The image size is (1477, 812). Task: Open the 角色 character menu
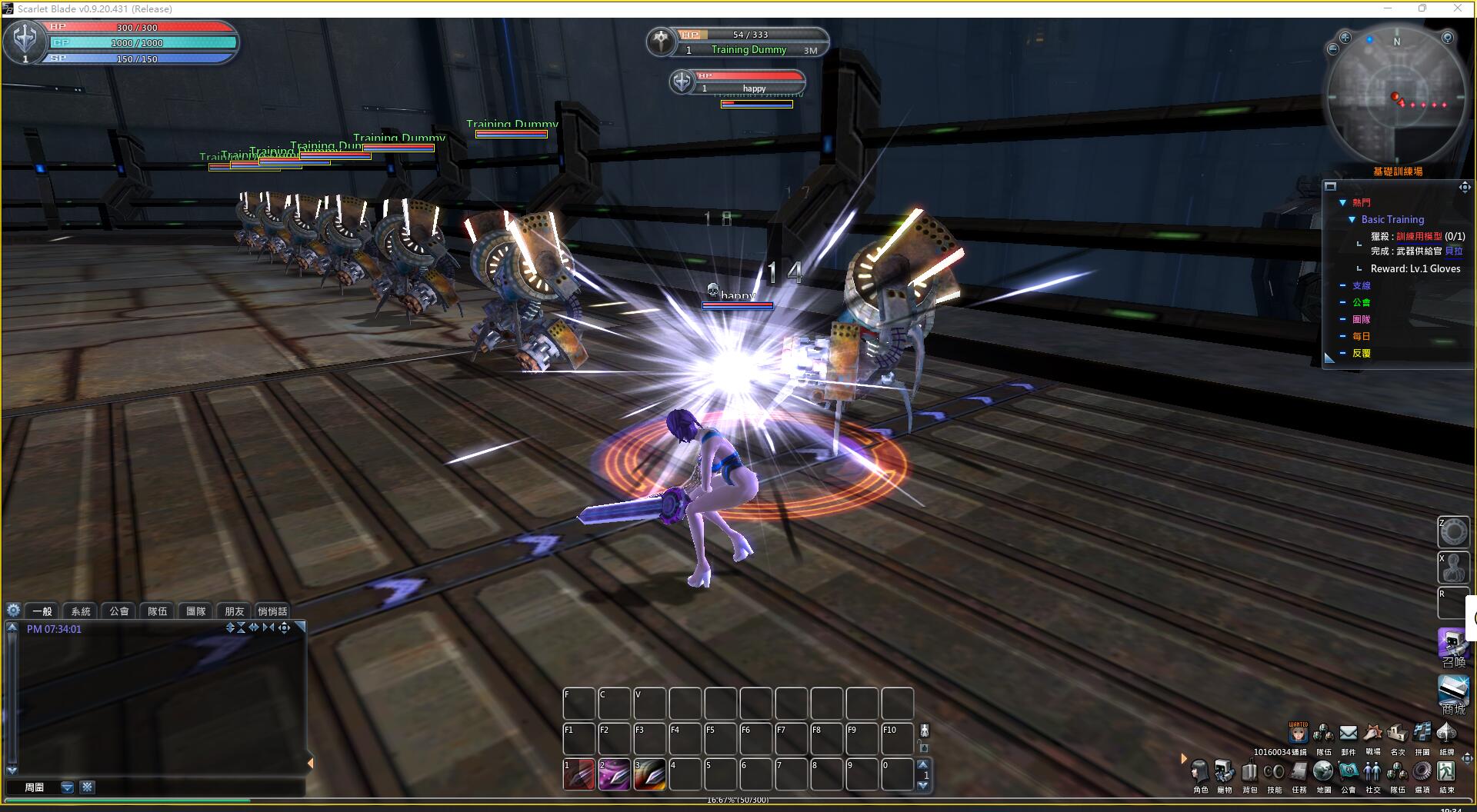coord(1200,771)
